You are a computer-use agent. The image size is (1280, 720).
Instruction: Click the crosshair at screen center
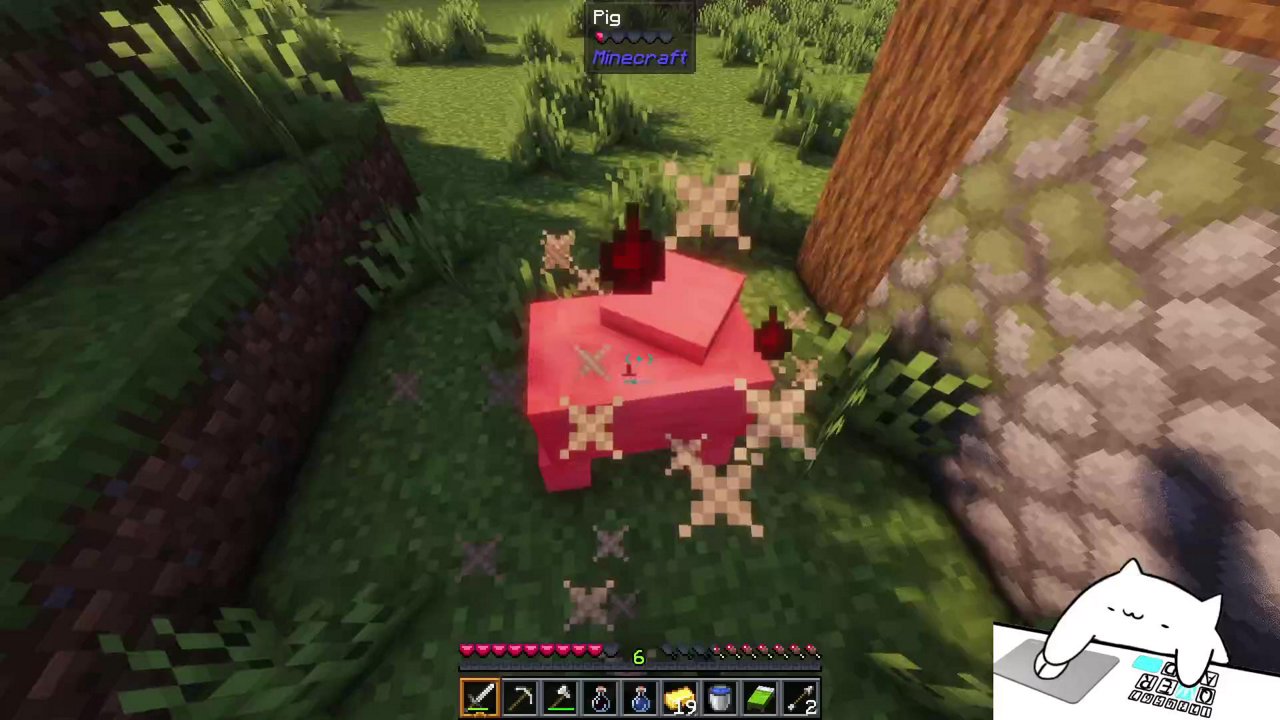pos(640,360)
